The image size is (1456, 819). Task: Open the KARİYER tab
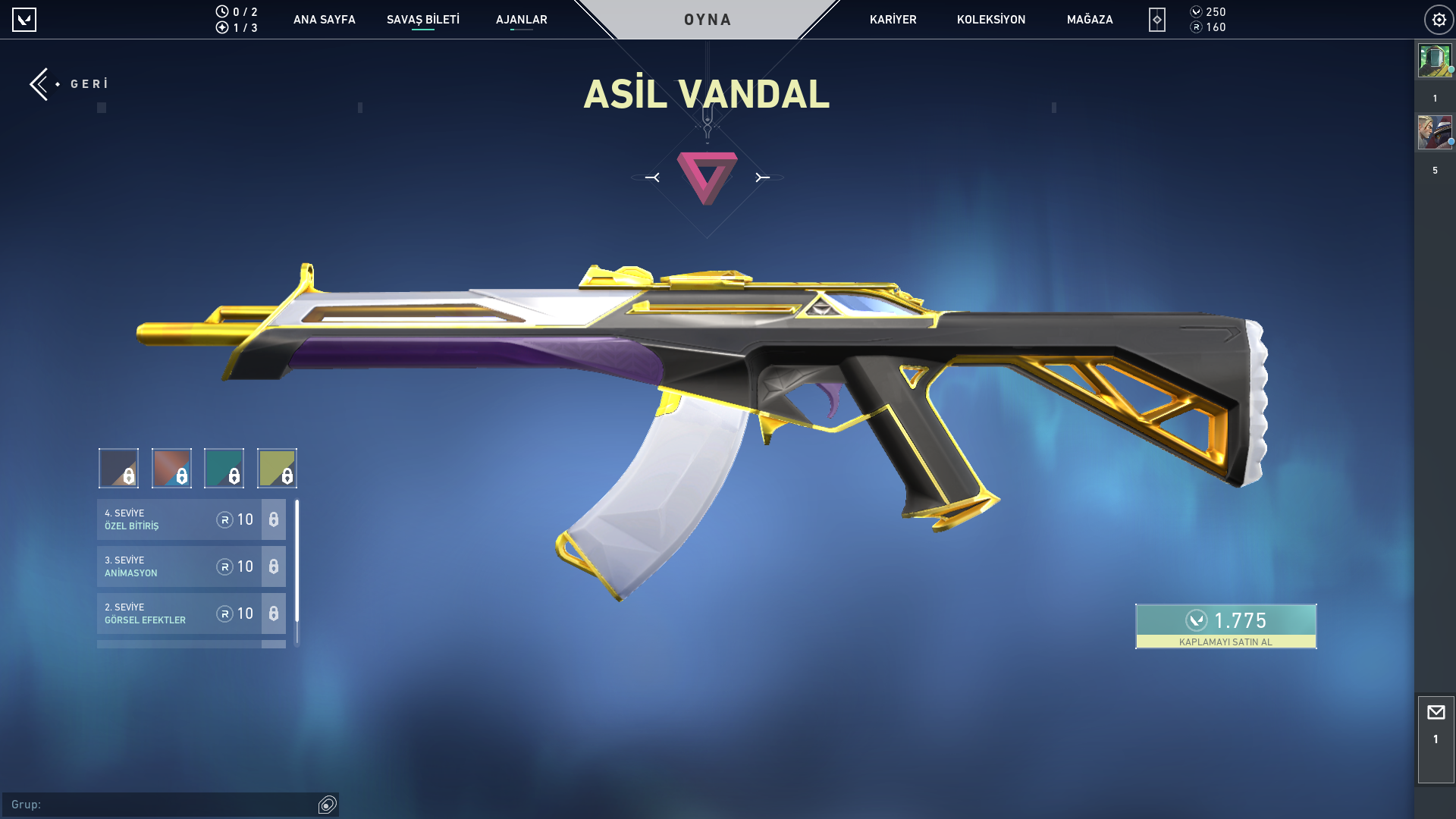[x=893, y=20]
